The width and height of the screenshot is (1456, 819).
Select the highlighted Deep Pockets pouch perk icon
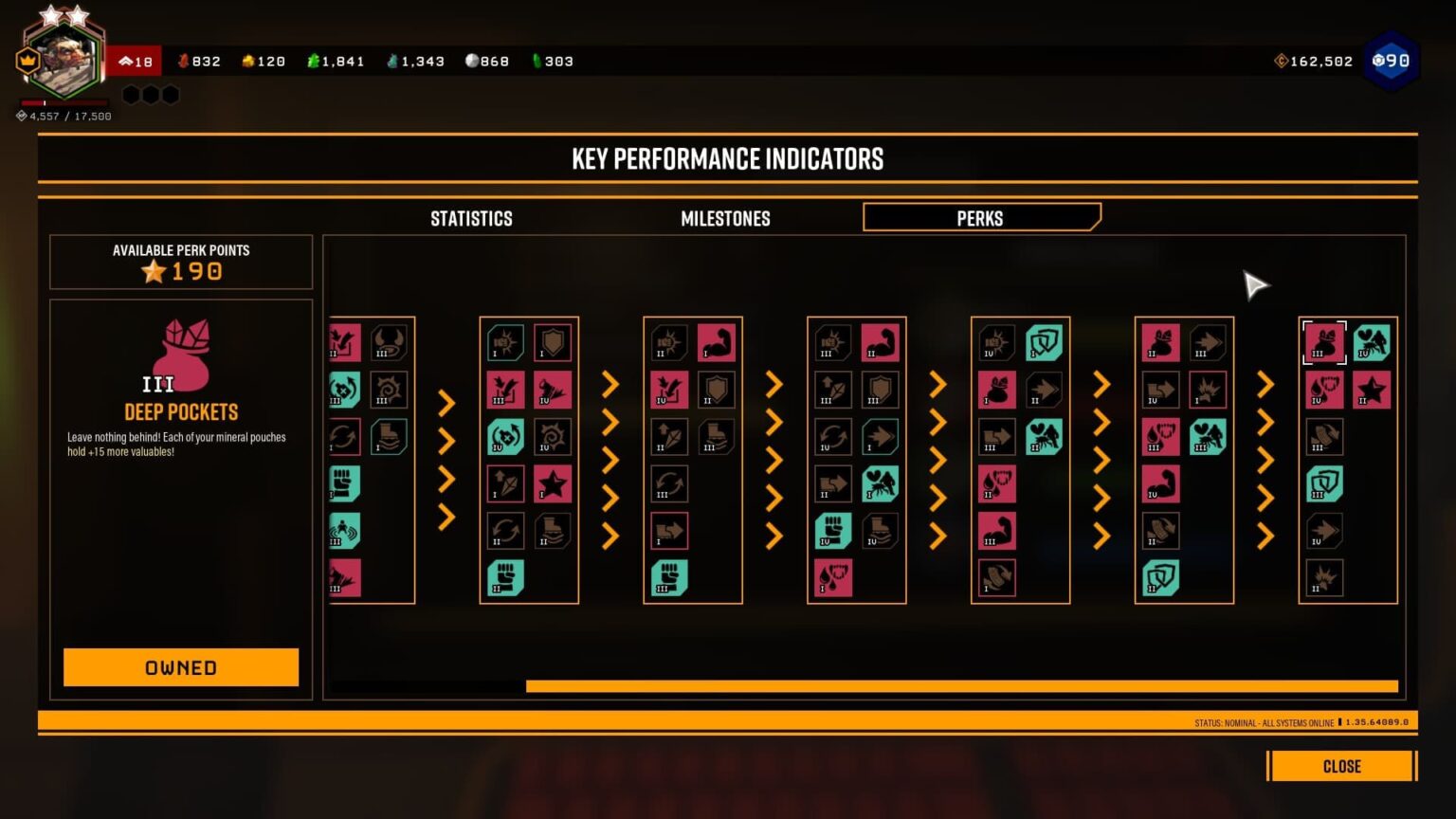point(1324,343)
